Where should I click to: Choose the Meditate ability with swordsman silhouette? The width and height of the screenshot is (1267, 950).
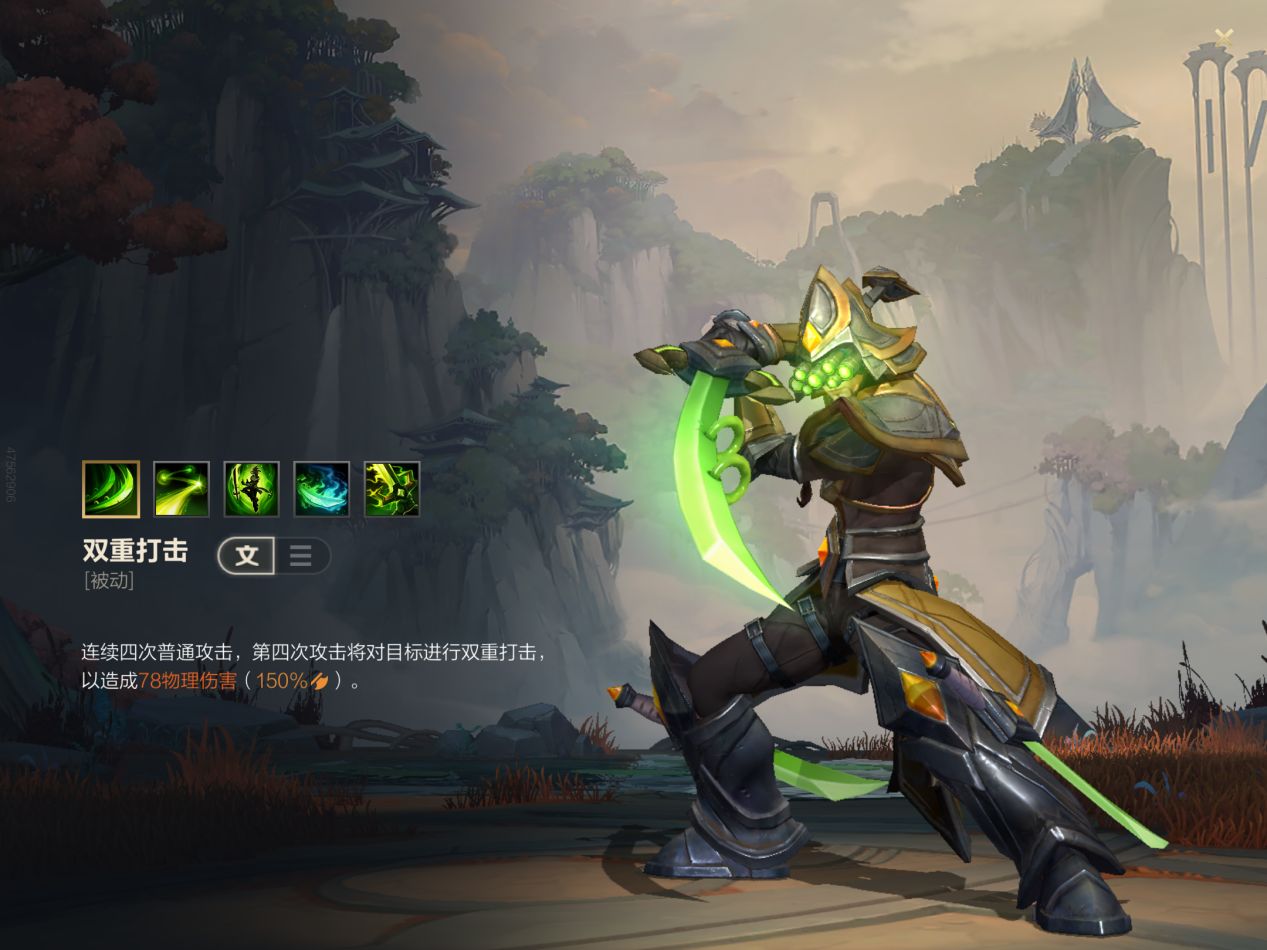tap(251, 489)
